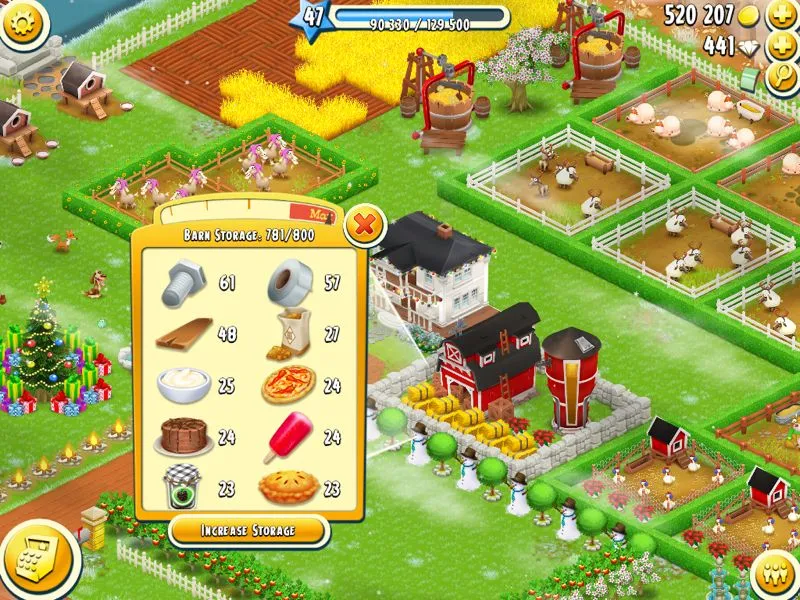Select the baked pie item

coord(288,489)
